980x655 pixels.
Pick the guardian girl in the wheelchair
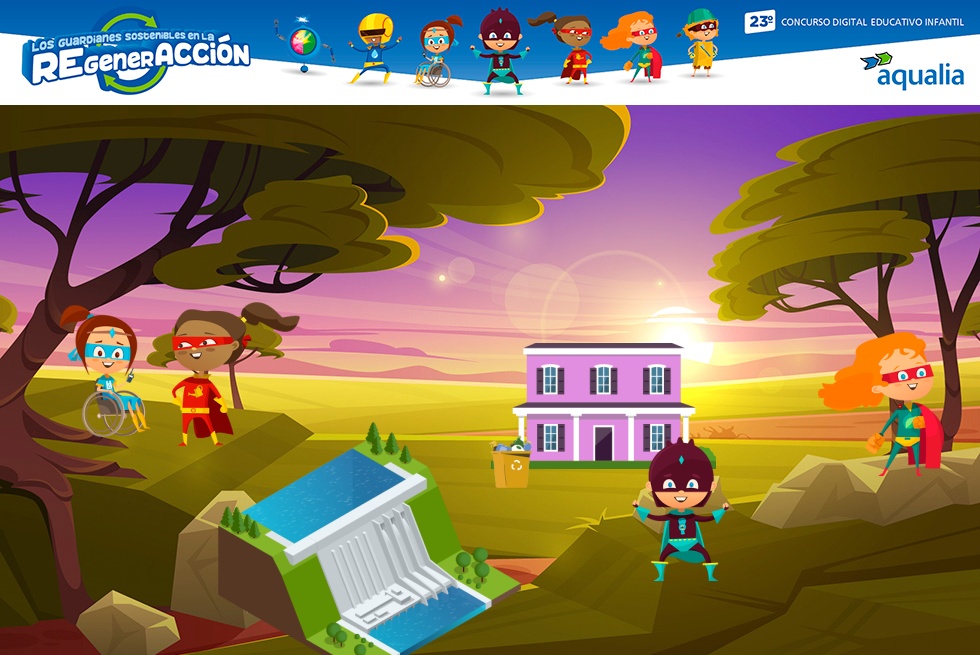(108, 375)
